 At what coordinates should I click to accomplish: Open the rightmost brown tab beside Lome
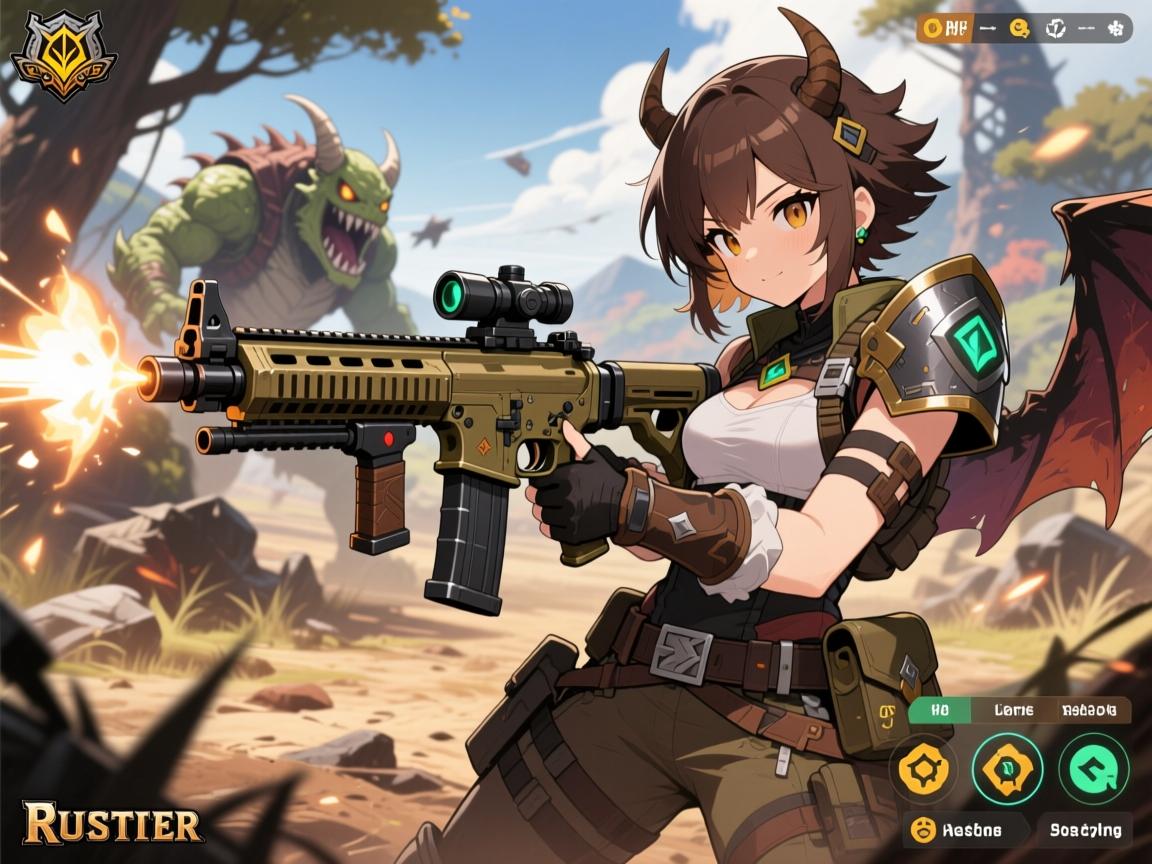(1088, 711)
